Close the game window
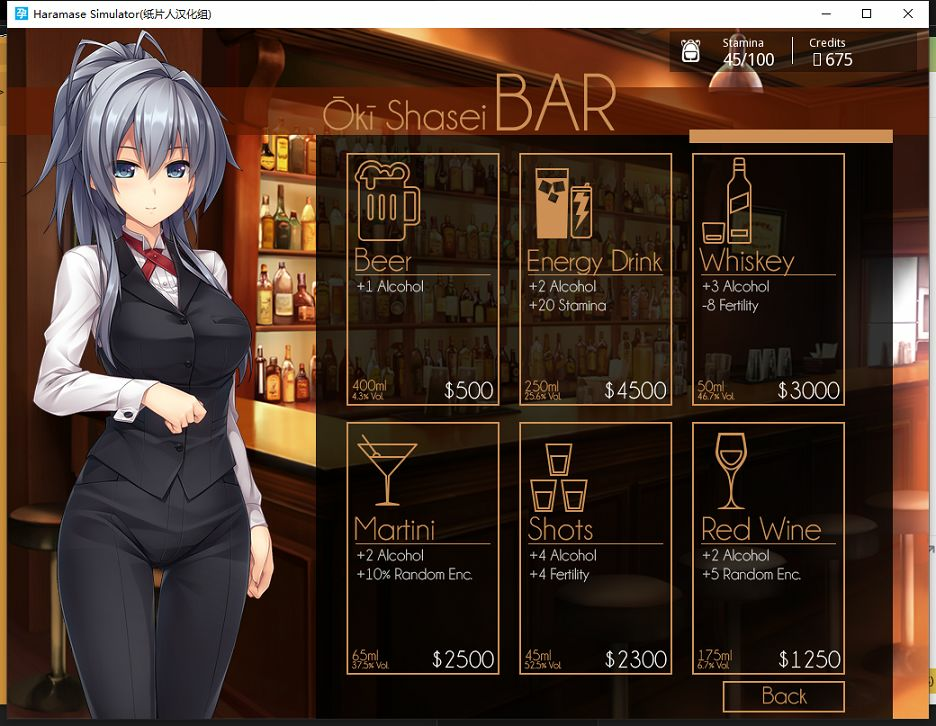 [x=908, y=14]
